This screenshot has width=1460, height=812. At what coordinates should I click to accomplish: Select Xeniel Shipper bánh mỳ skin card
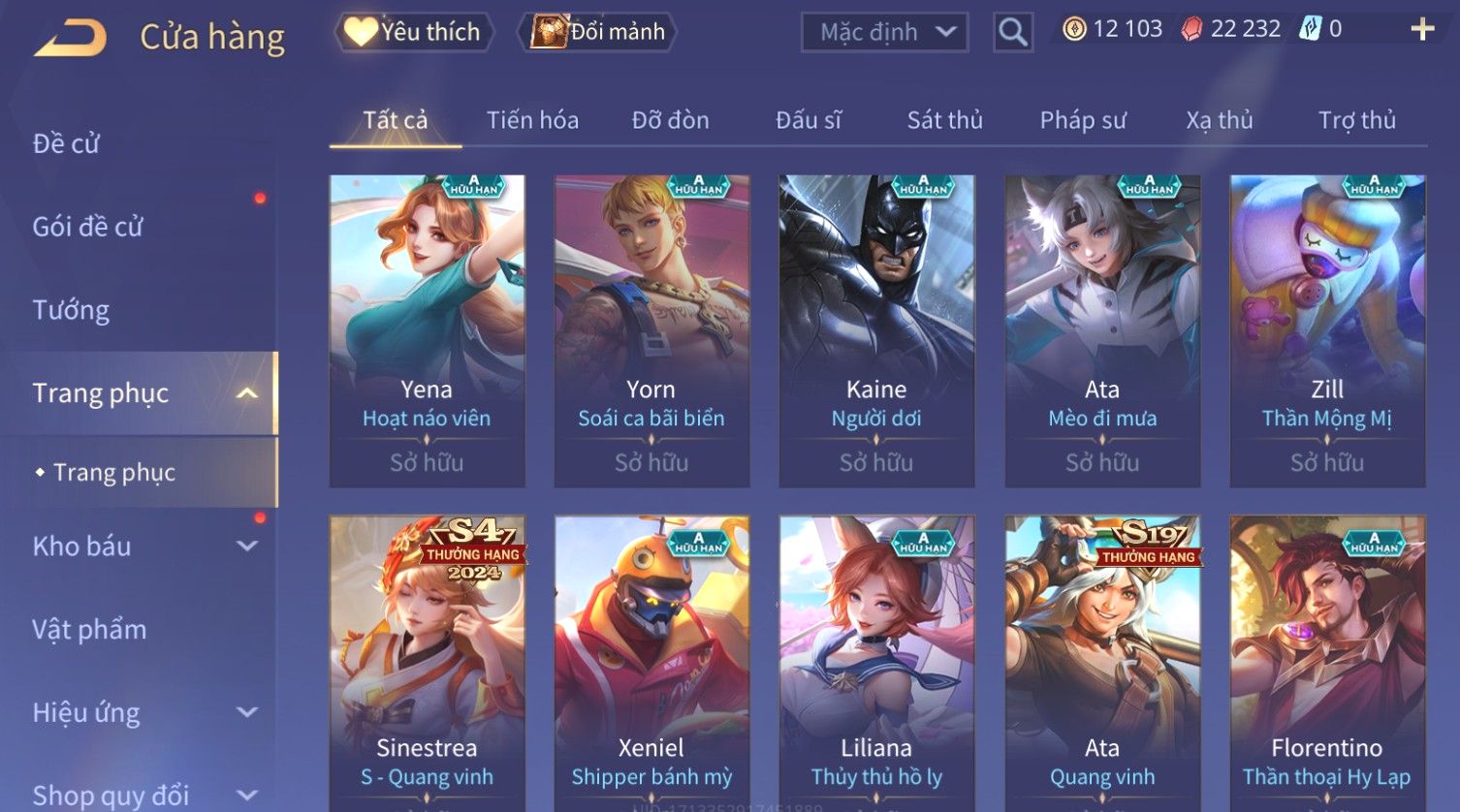[651, 659]
